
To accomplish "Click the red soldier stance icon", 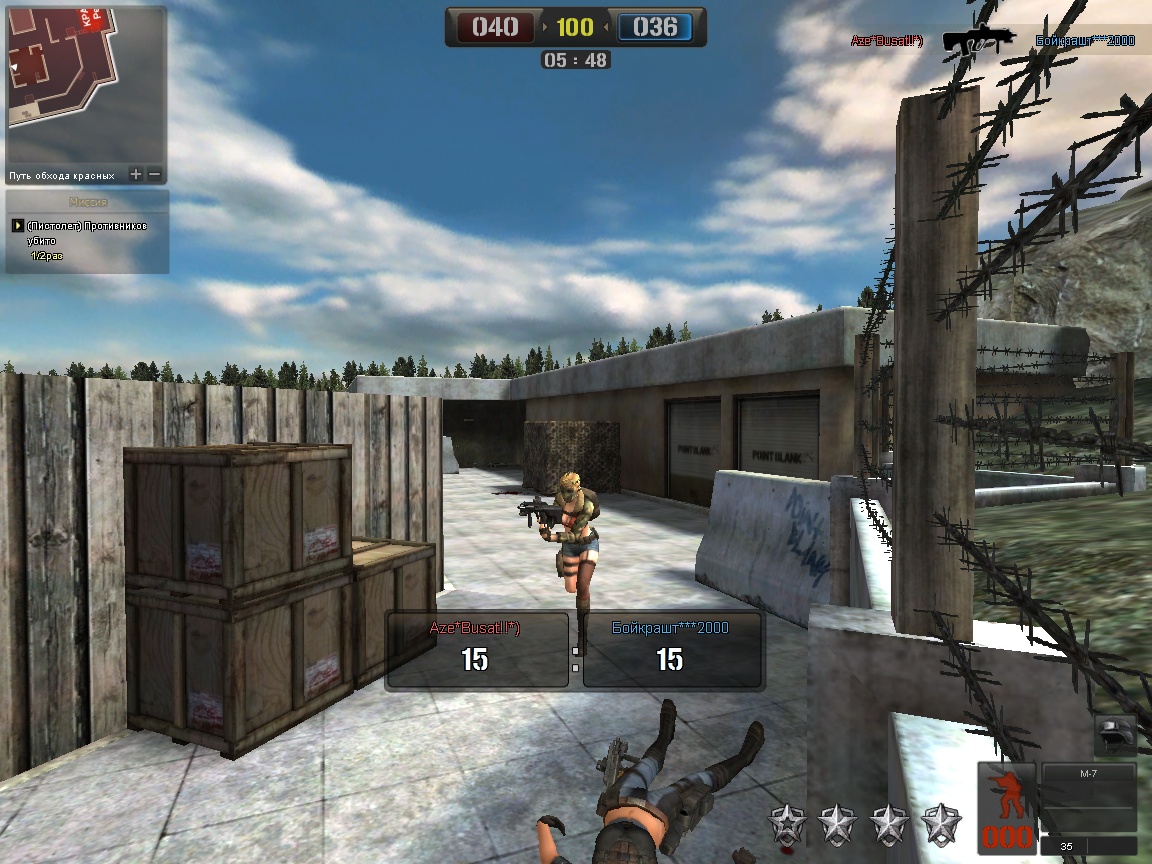I will click(1006, 792).
